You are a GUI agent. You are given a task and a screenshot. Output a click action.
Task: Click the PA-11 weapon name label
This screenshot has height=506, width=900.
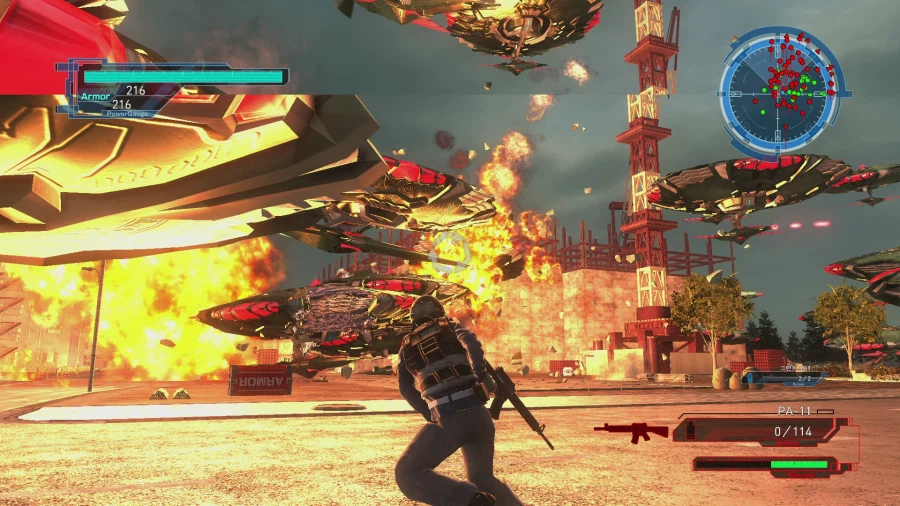tap(792, 411)
